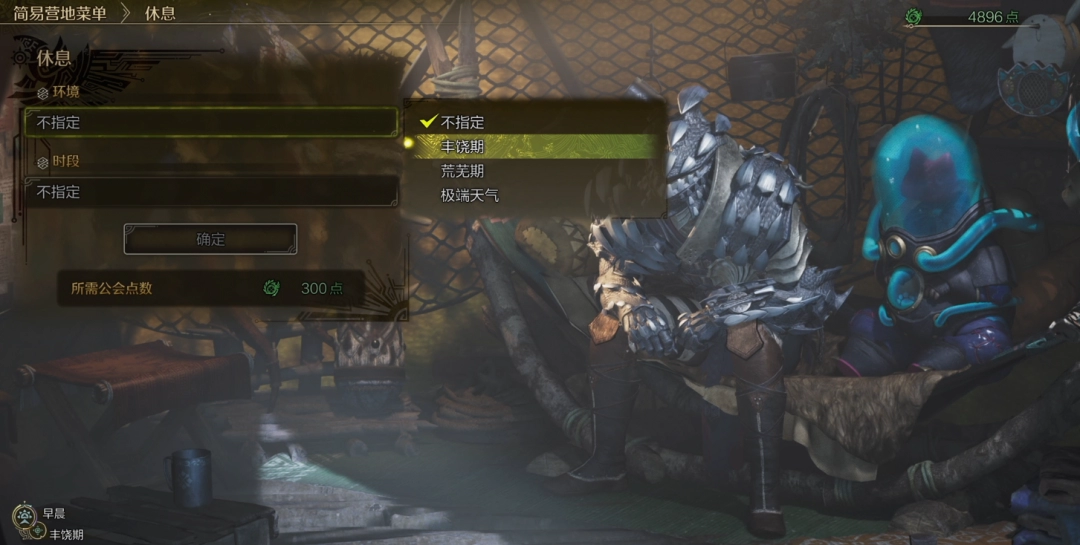Pick the 极端天气 environment option
This screenshot has height=545, width=1080.
469,196
